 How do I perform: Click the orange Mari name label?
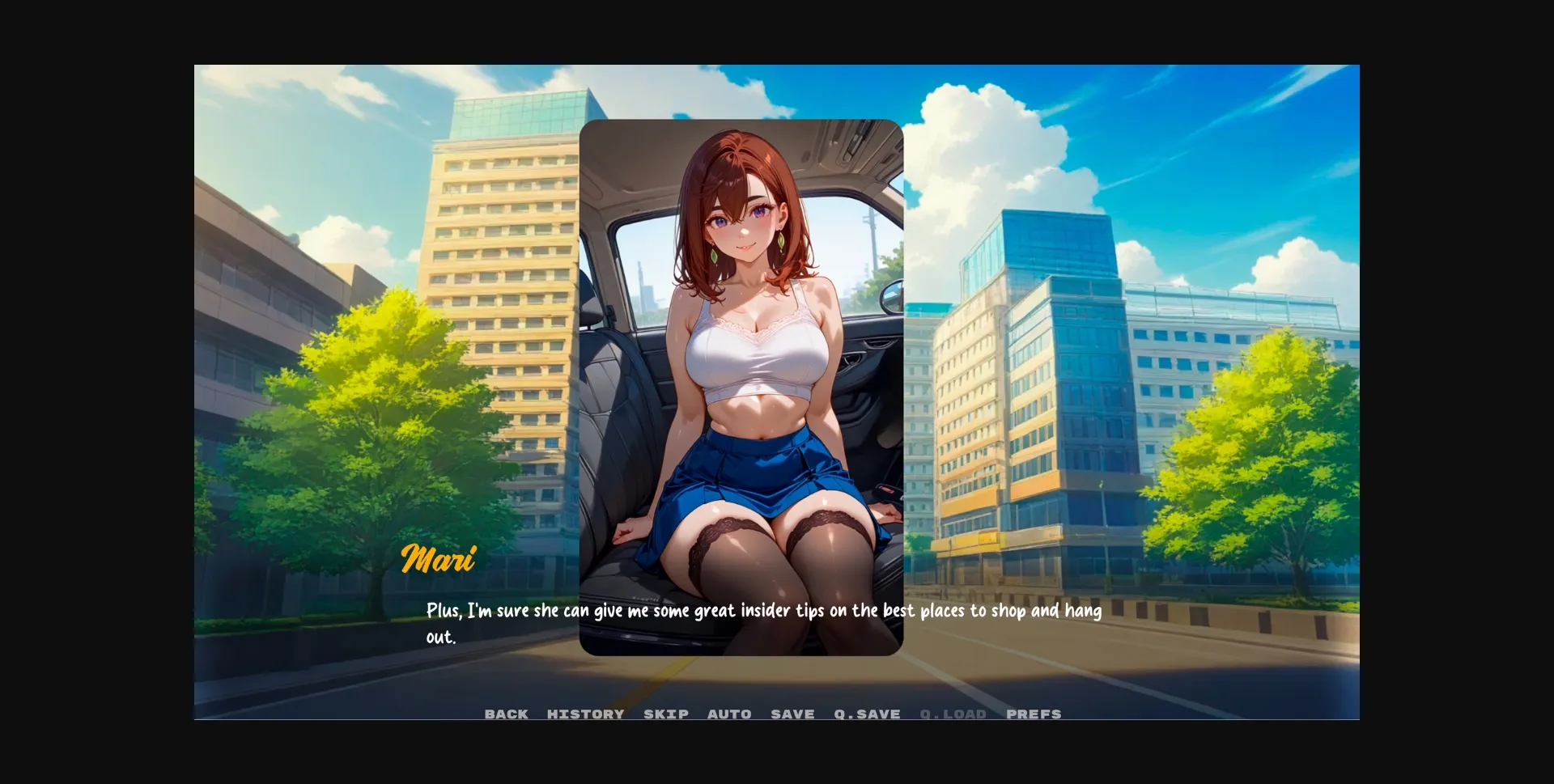[x=439, y=558]
